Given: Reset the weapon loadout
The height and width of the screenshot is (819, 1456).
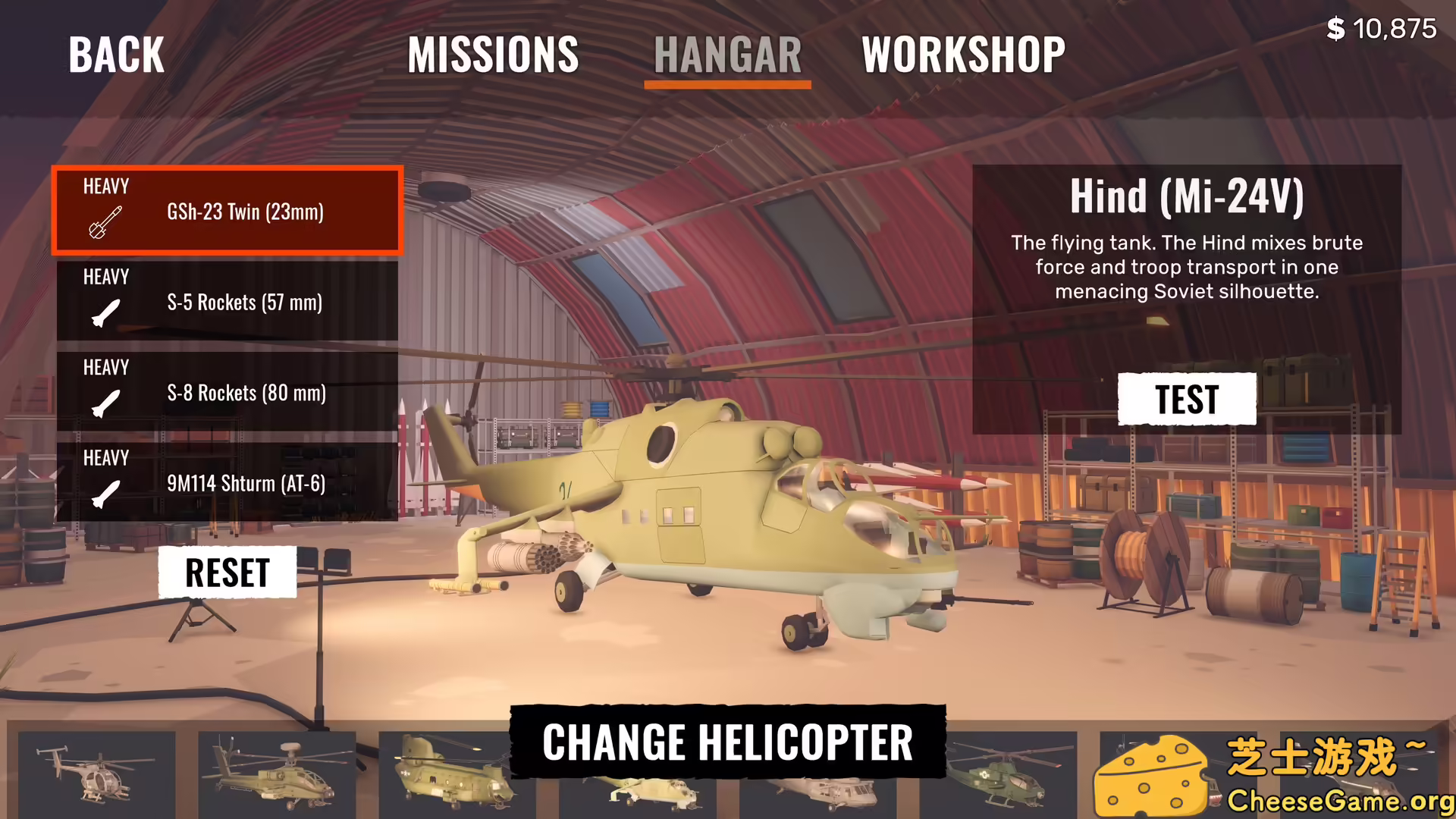Looking at the screenshot, I should click(227, 573).
